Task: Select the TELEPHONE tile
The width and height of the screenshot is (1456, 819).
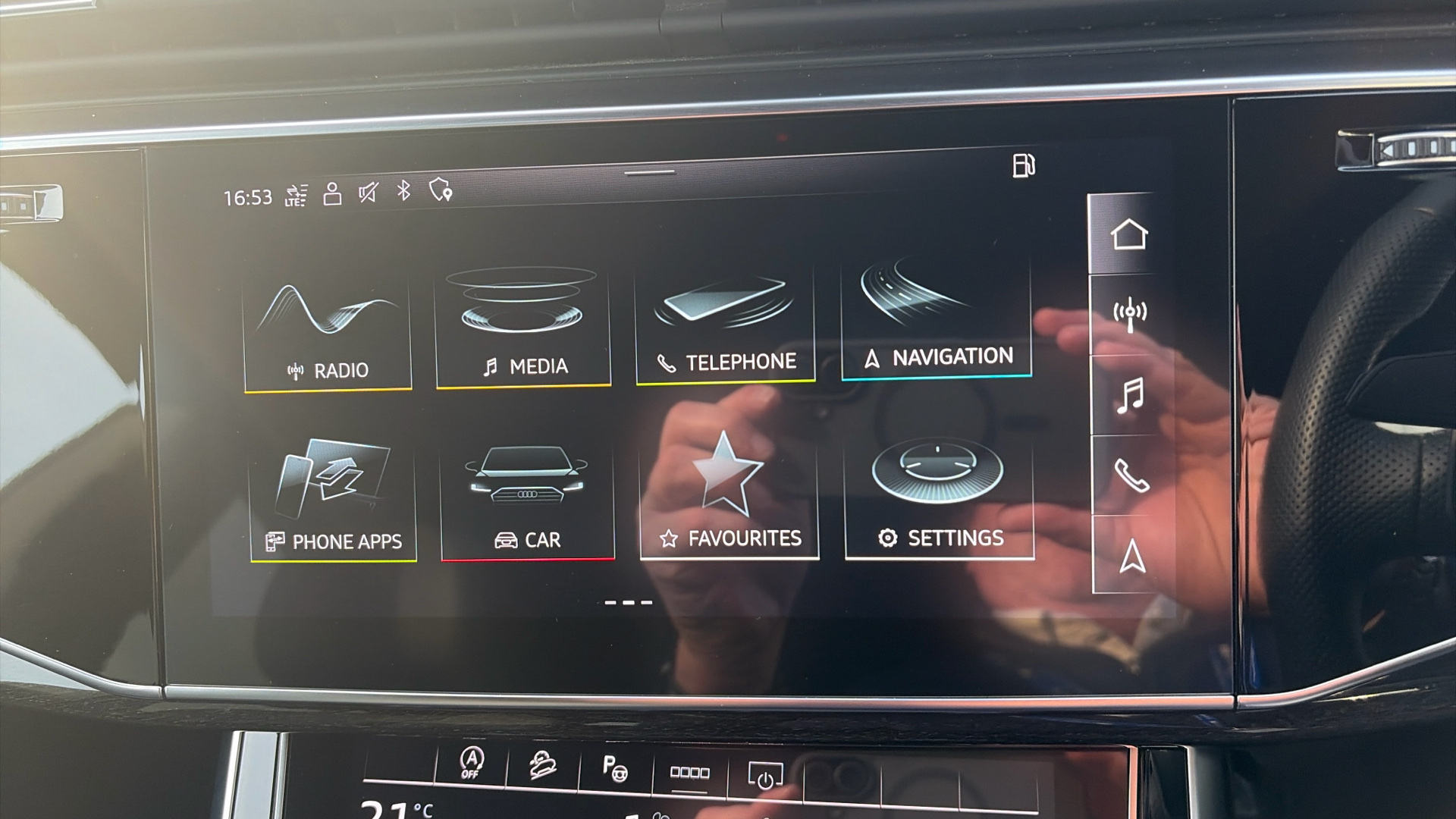Action: [x=725, y=326]
